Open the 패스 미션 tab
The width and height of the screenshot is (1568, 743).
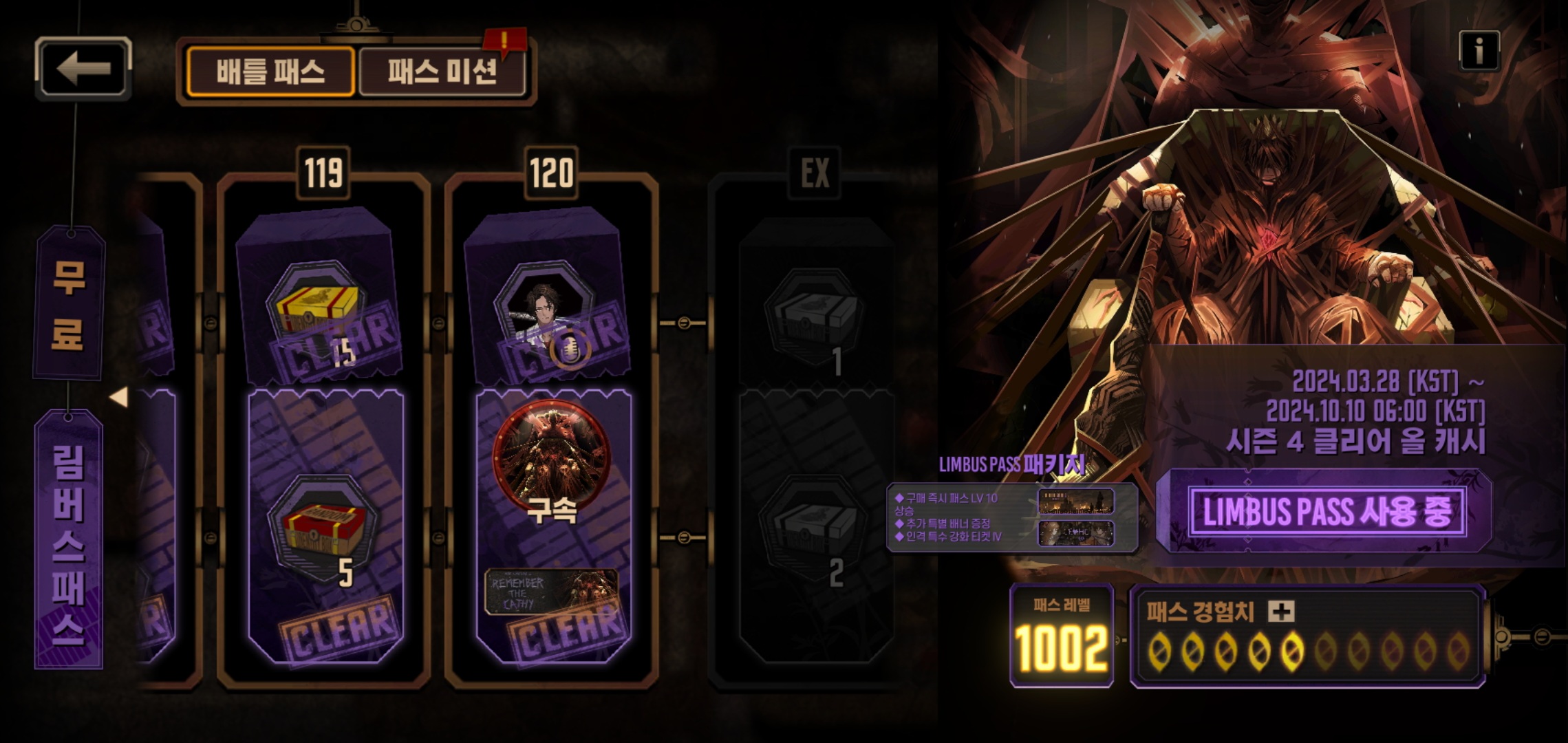coord(442,72)
